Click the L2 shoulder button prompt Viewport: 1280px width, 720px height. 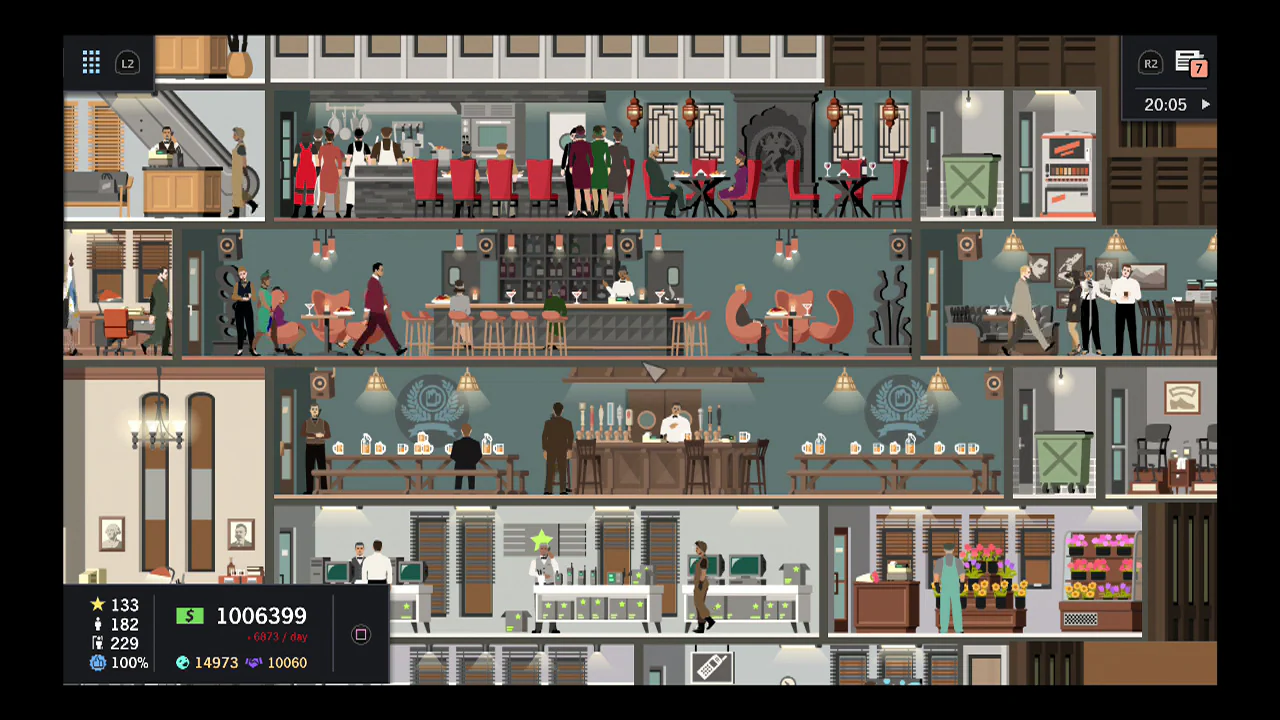[128, 63]
